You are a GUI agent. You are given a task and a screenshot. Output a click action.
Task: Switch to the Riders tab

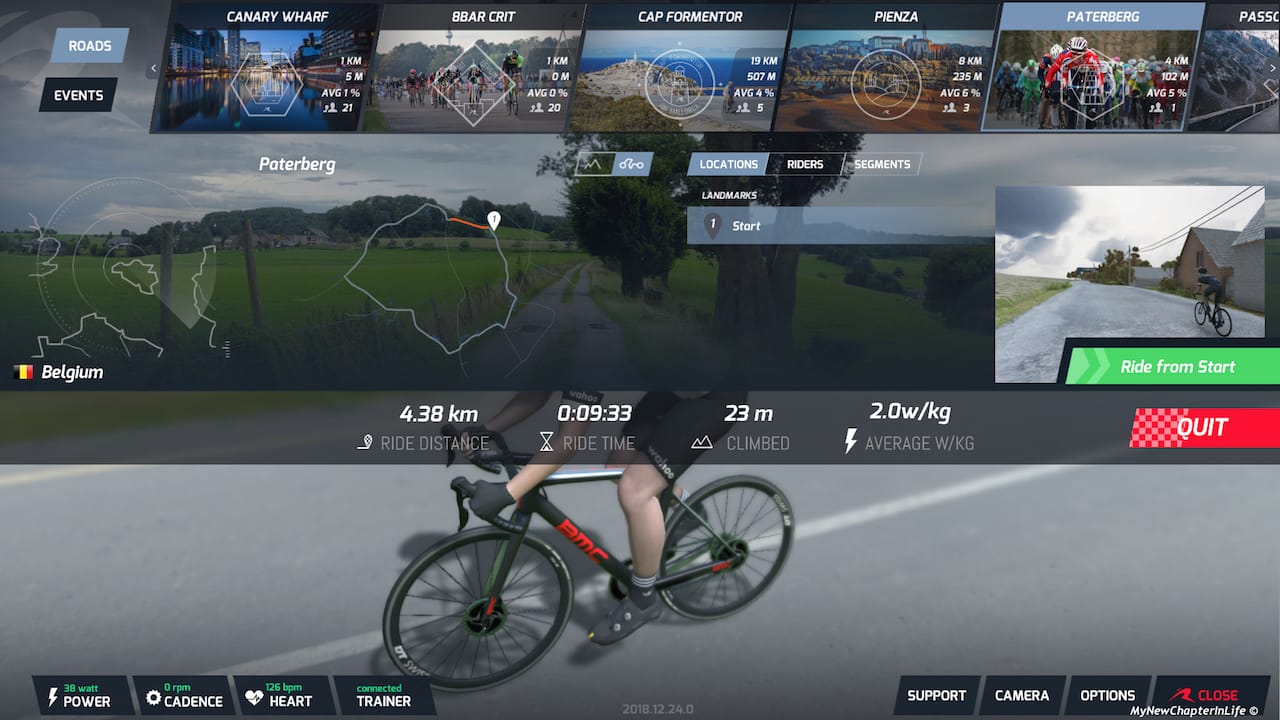pyautogui.click(x=805, y=164)
